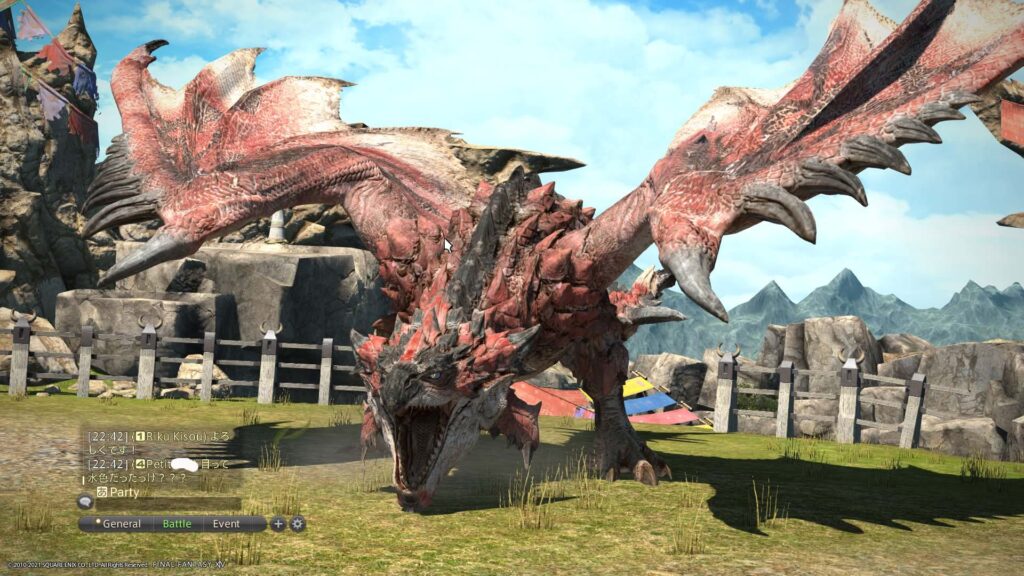Select the Battle chat log tab
The image size is (1024, 576).
click(176, 523)
